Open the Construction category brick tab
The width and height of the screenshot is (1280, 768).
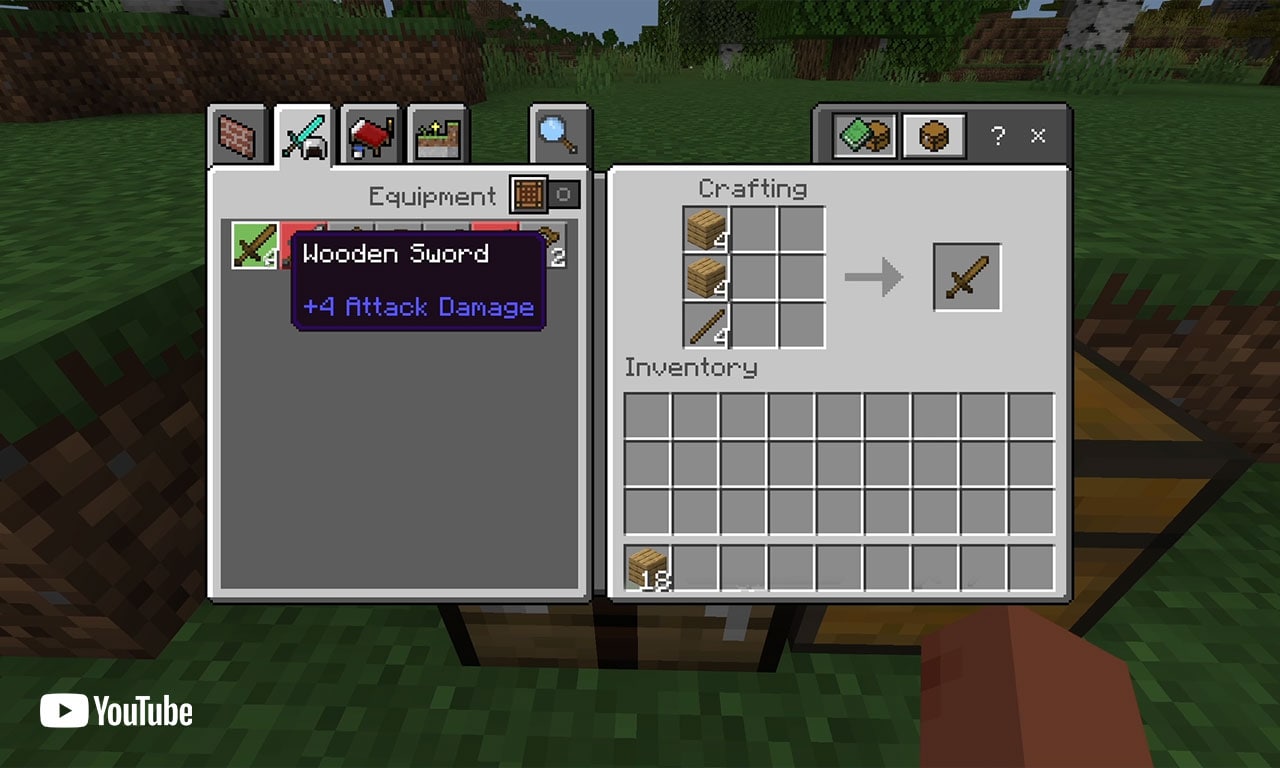pos(238,133)
